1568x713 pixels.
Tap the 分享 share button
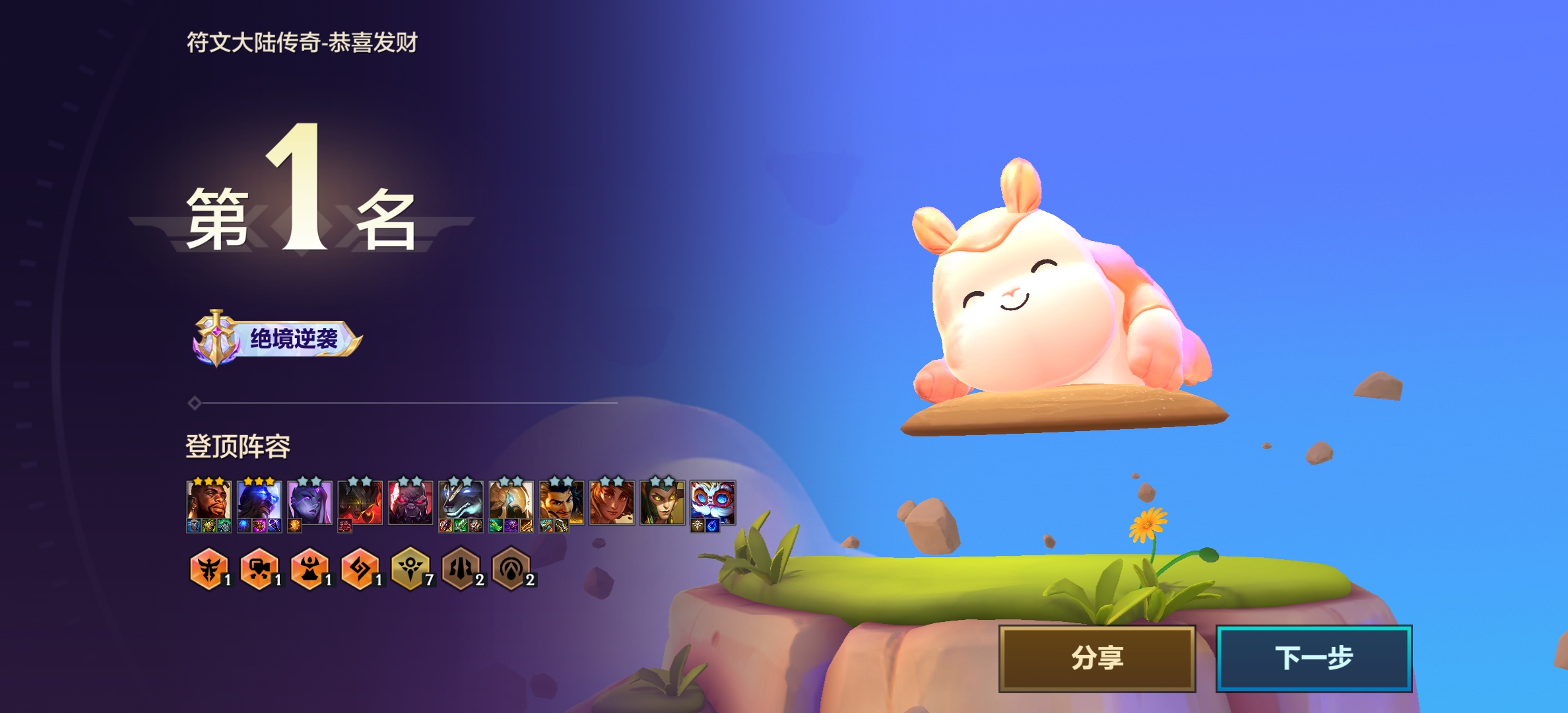pos(1097,658)
